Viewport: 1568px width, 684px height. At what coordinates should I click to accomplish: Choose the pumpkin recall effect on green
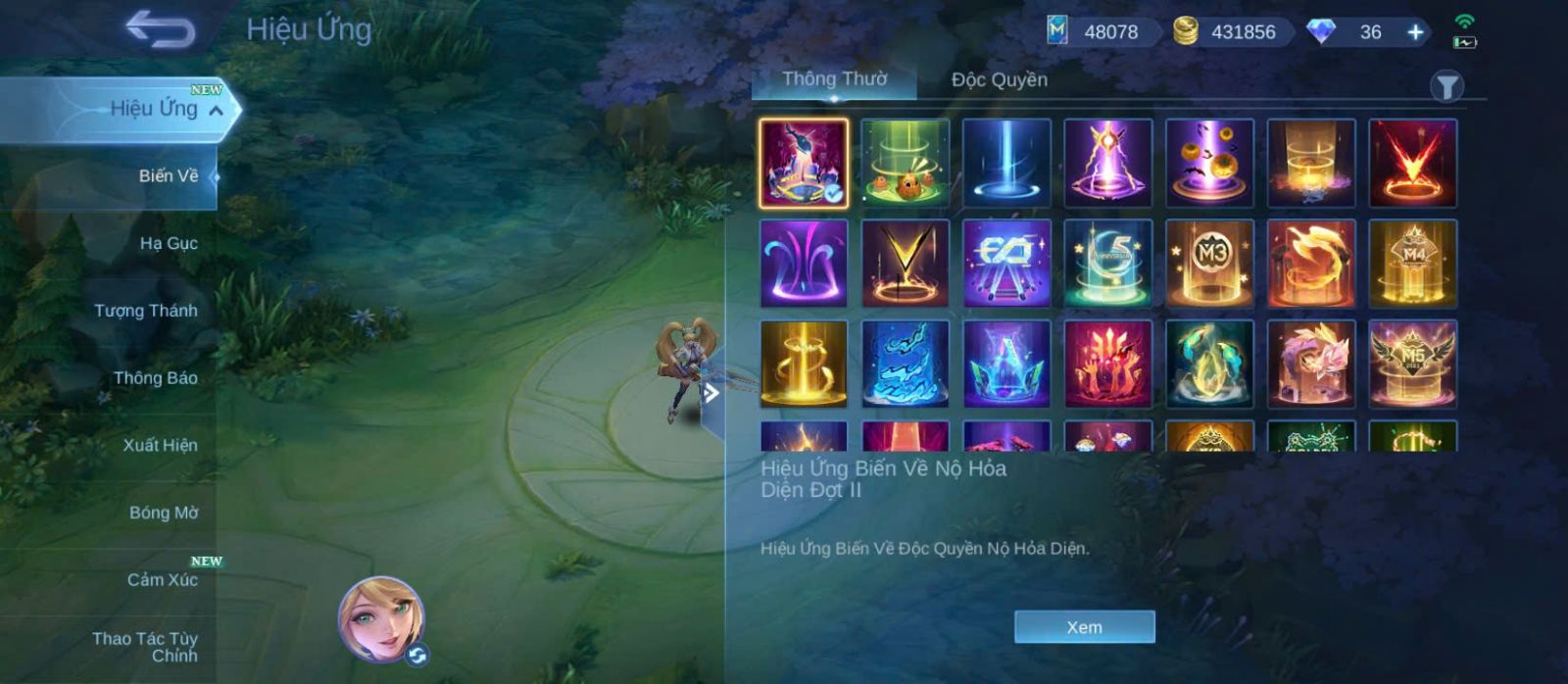(x=905, y=163)
